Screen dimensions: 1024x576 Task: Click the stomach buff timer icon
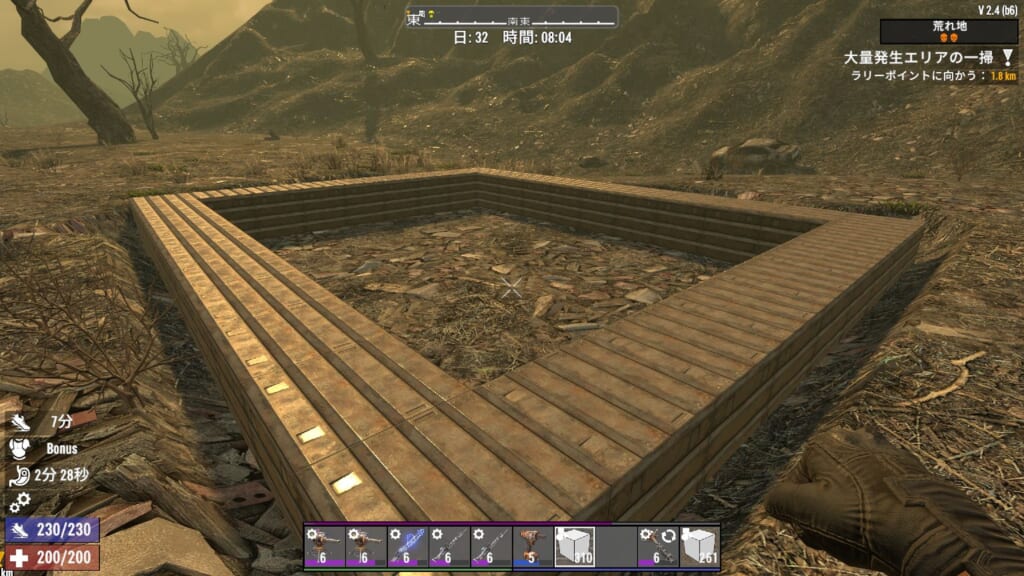click(20, 475)
